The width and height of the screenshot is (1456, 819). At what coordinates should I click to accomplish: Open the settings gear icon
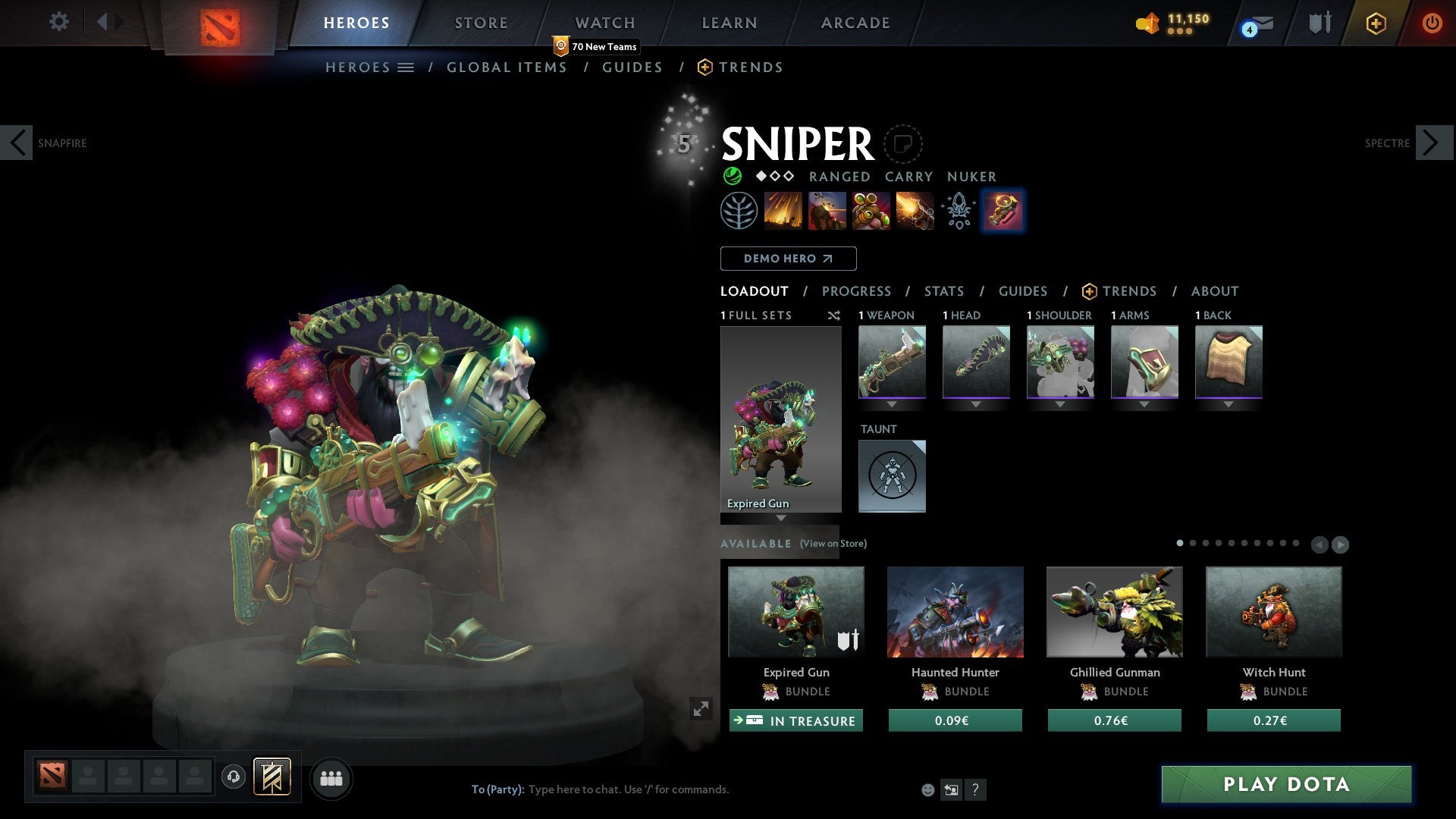[58, 22]
